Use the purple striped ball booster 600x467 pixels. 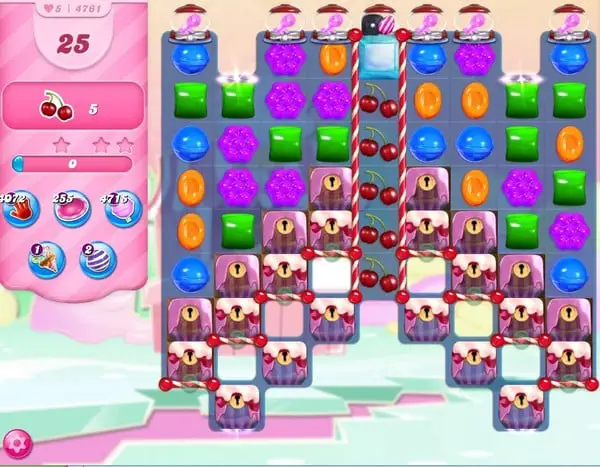click(98, 260)
